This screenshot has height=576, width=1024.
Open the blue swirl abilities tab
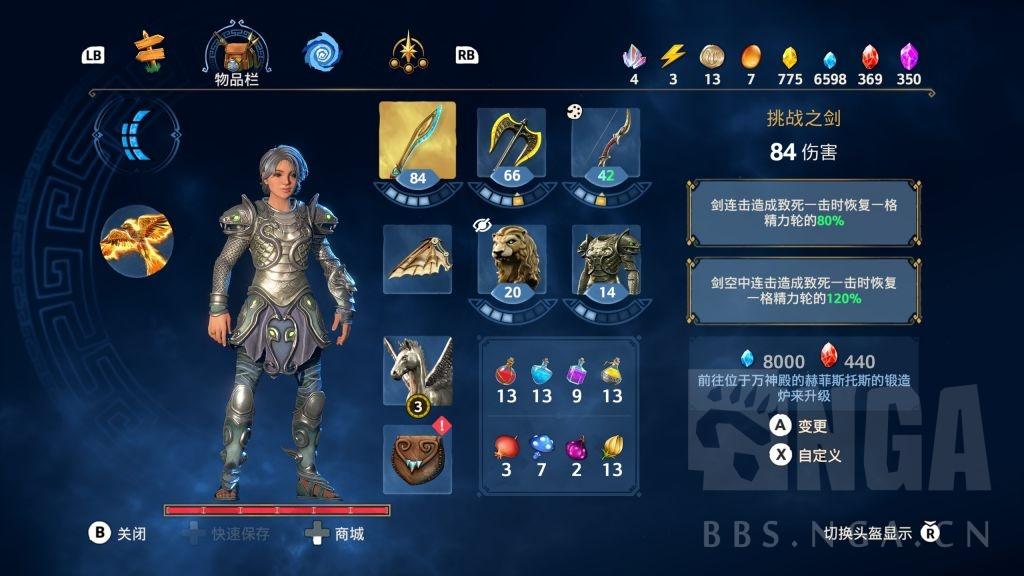pos(321,53)
